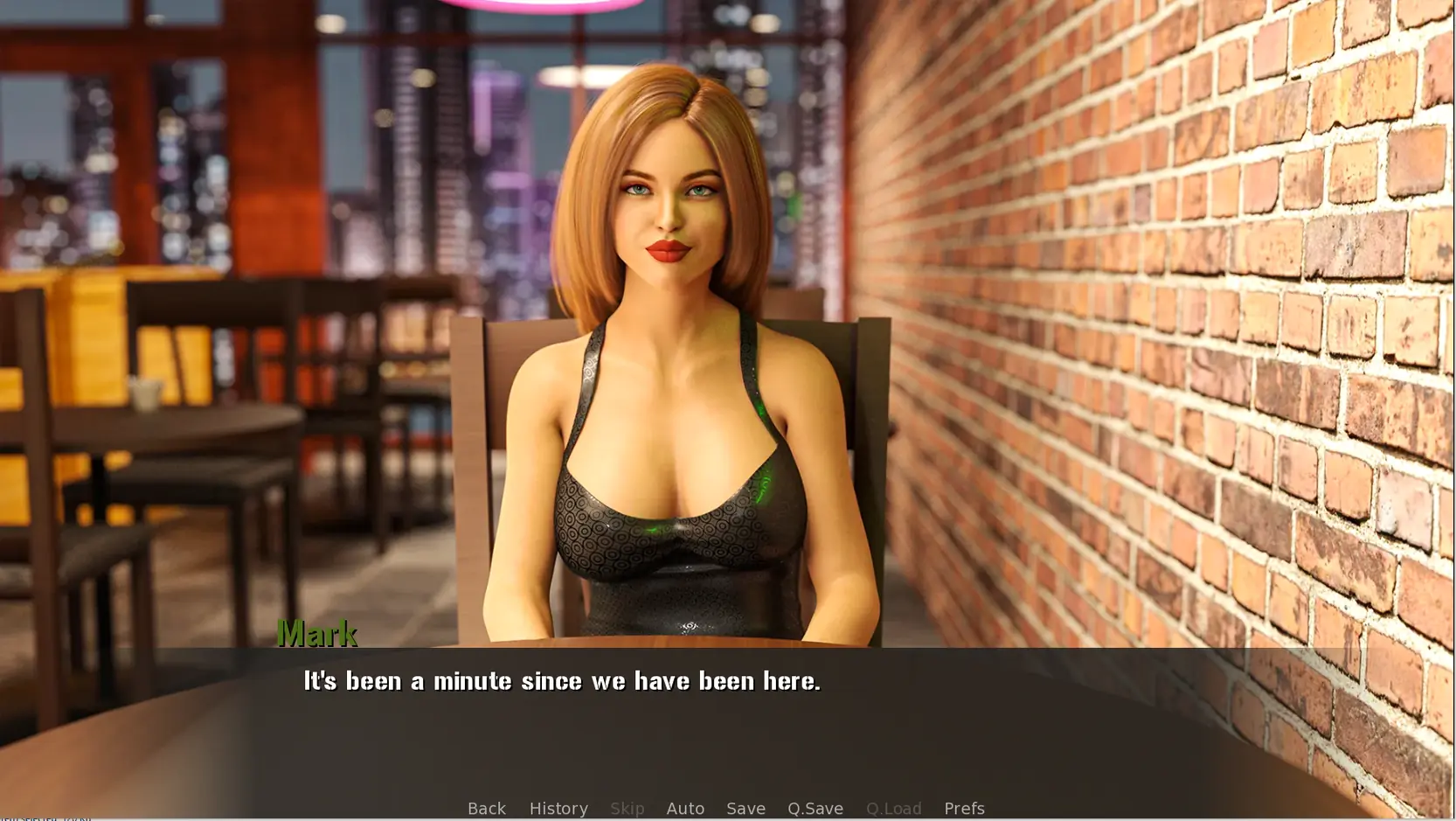This screenshot has width=1456, height=821.
Task: Open the Save game screen
Action: [x=745, y=808]
